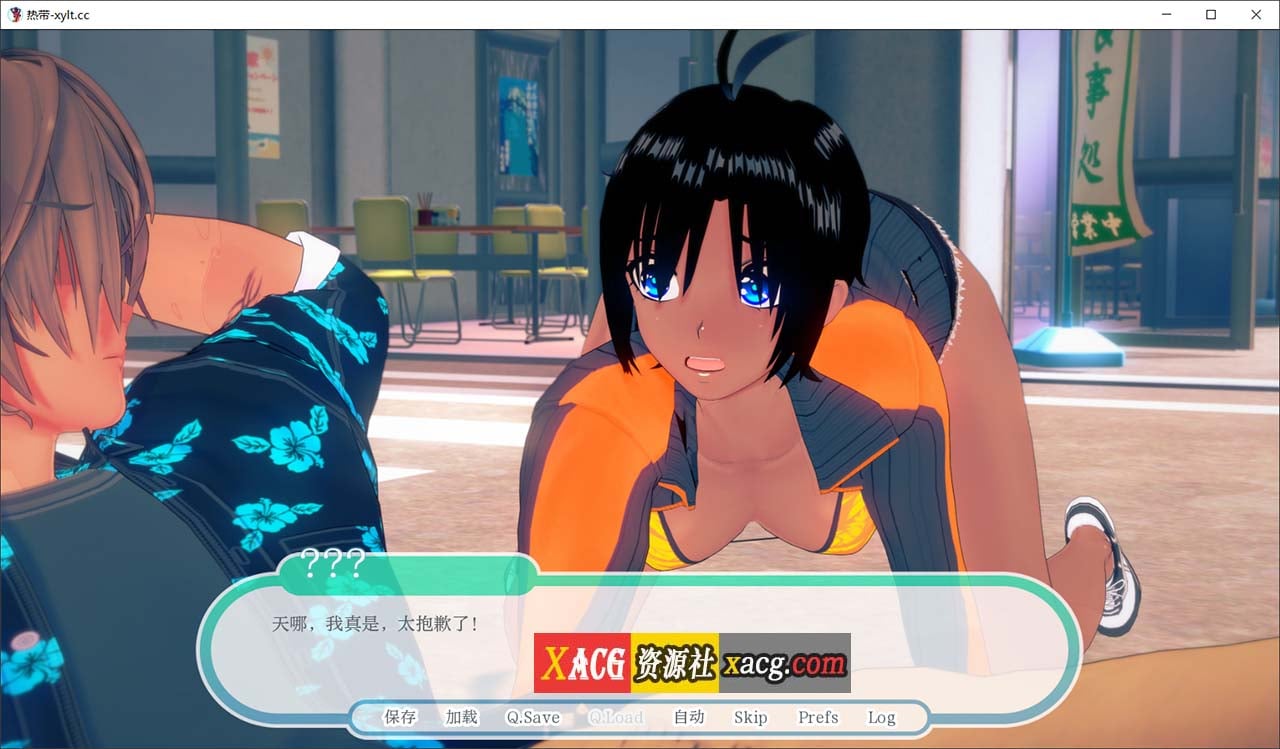
Task: Toggle Skip mode to fast-forward dialogue
Action: (751, 717)
